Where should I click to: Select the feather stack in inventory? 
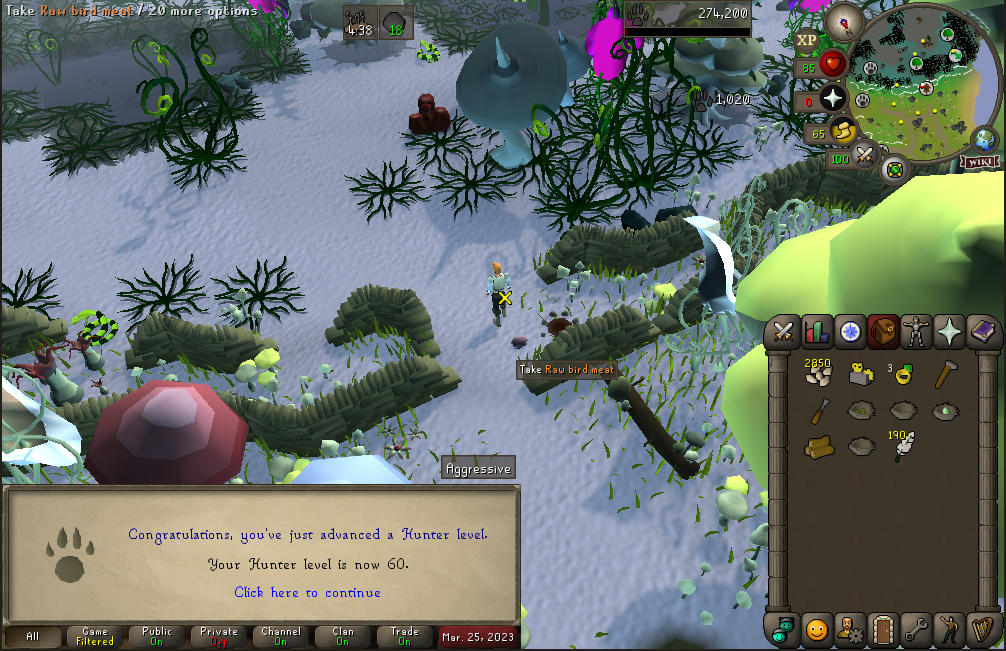pyautogui.click(x=905, y=444)
